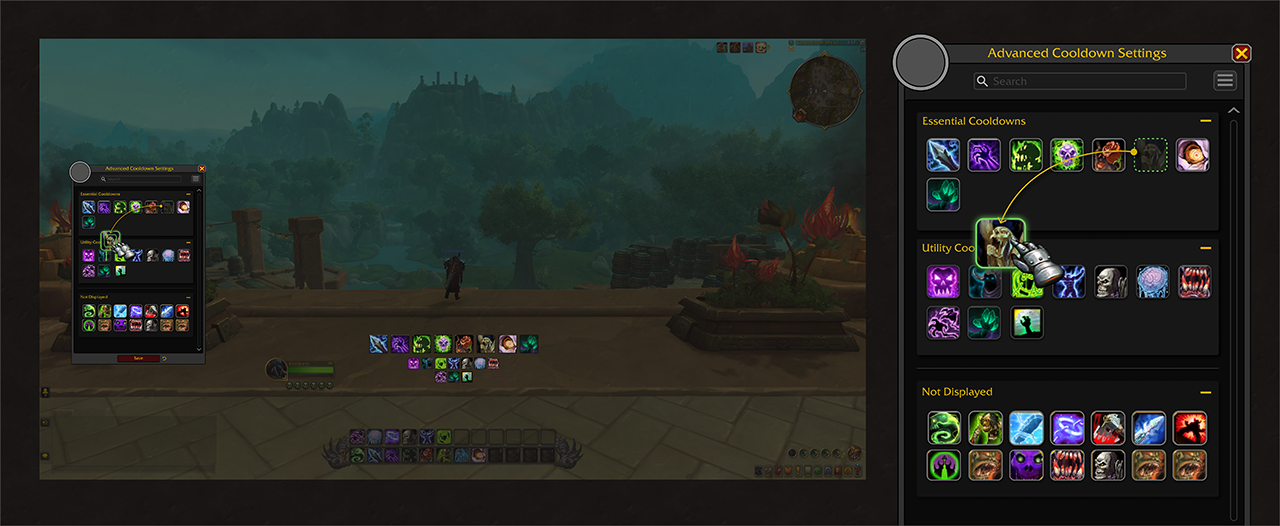The image size is (1280, 526).
Task: Select the blue spear icon in enlarged Essential Cooldowns
Action: (943, 155)
